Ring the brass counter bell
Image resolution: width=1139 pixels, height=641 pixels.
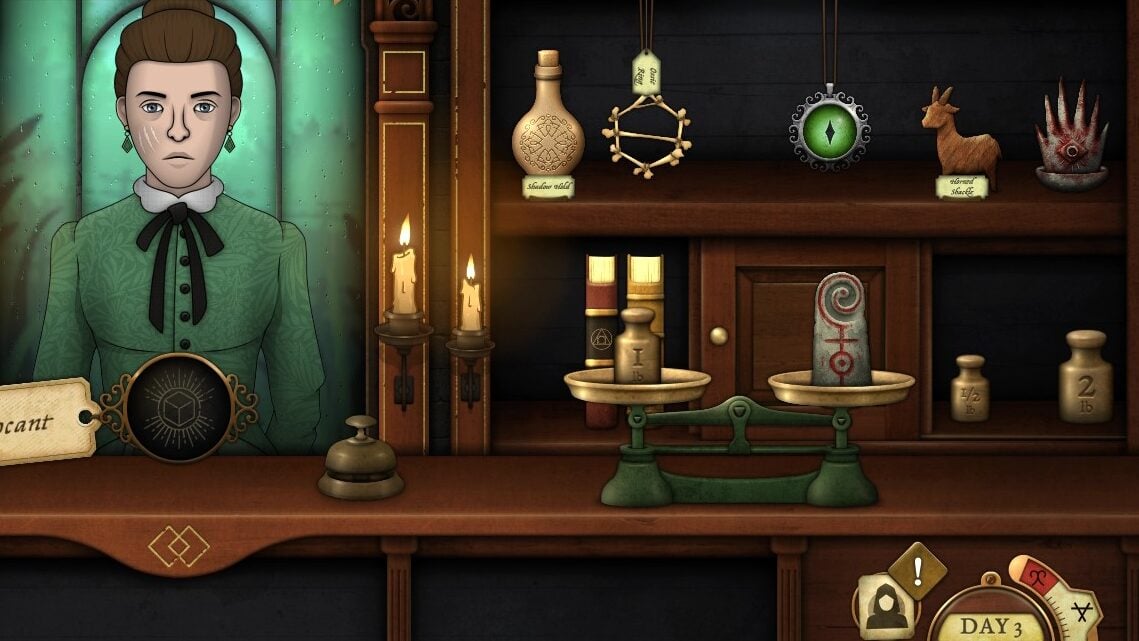click(x=361, y=461)
